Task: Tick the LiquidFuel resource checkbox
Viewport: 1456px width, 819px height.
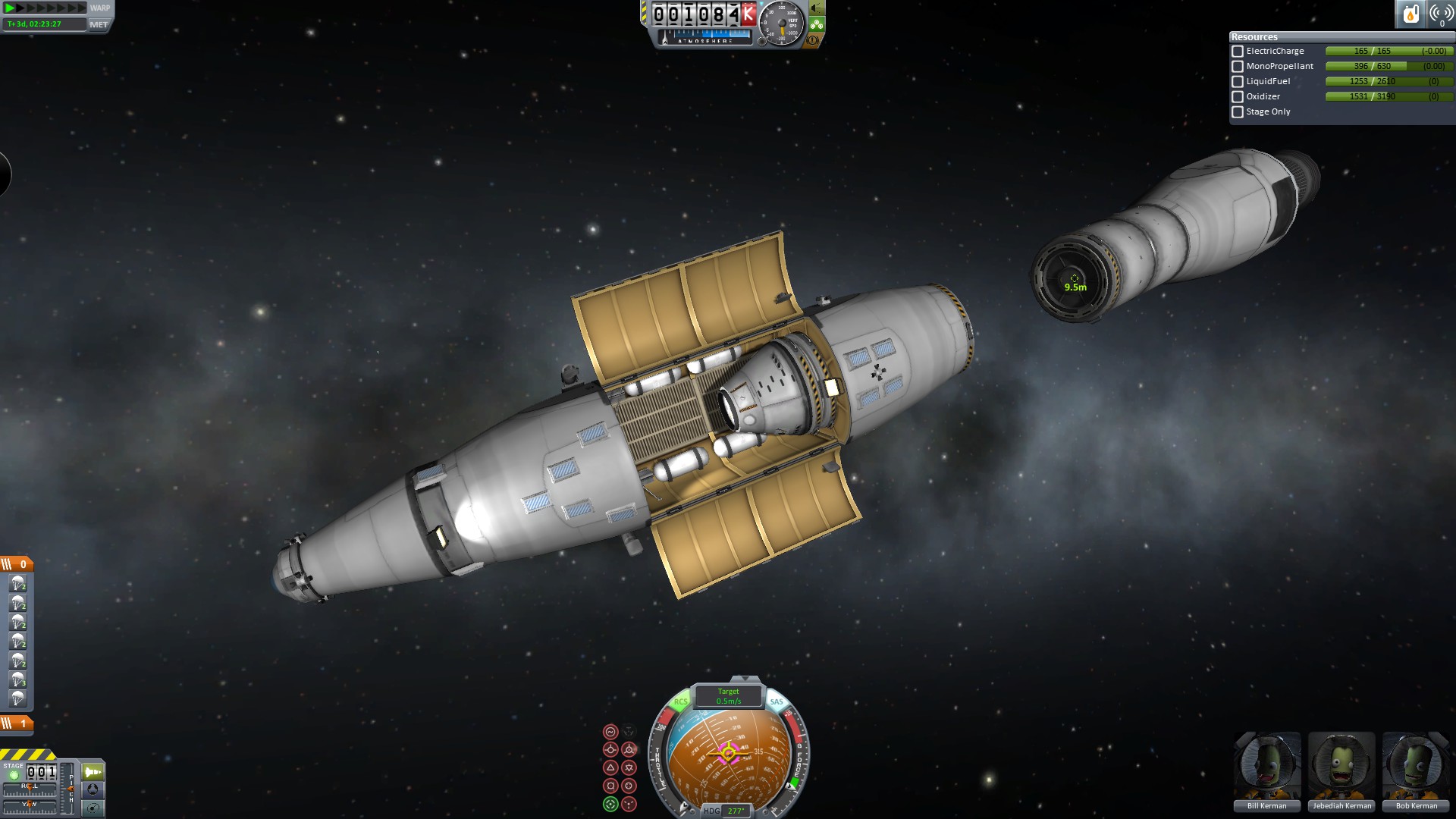Action: [x=1238, y=82]
